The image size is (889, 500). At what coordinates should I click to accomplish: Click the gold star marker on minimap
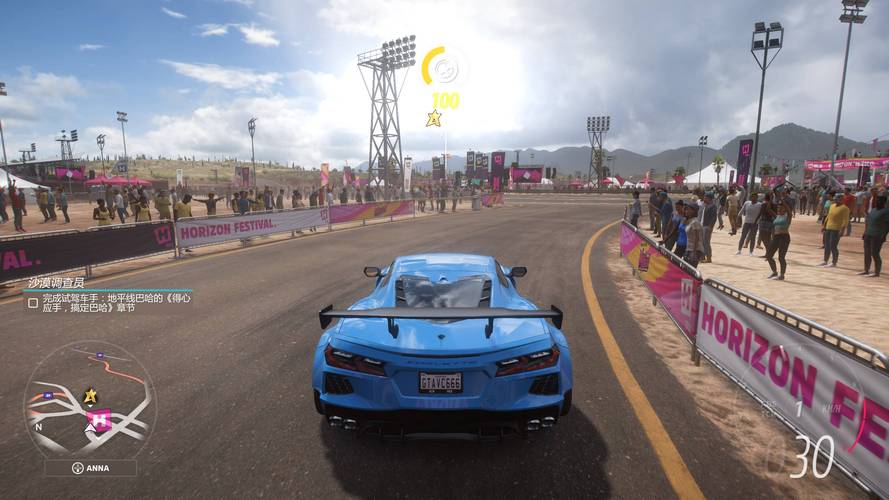click(x=90, y=395)
